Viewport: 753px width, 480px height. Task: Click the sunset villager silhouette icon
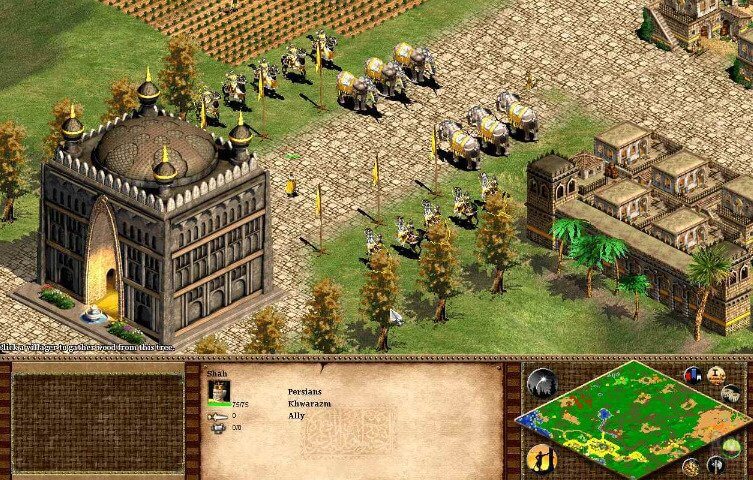click(x=541, y=459)
